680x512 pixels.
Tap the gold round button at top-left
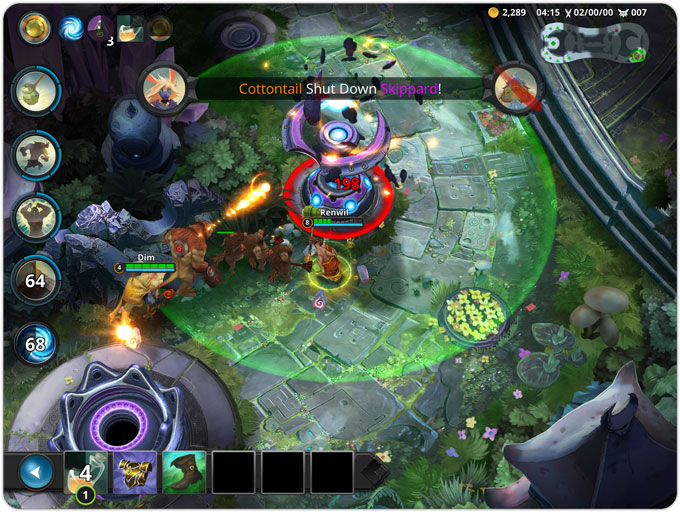coord(35,27)
